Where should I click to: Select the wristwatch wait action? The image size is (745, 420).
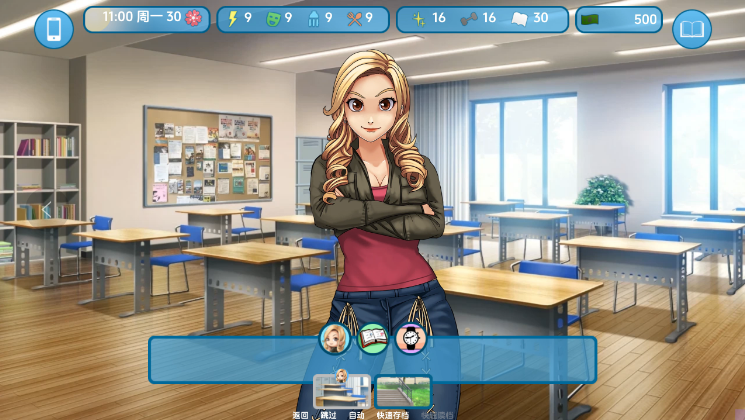click(410, 339)
